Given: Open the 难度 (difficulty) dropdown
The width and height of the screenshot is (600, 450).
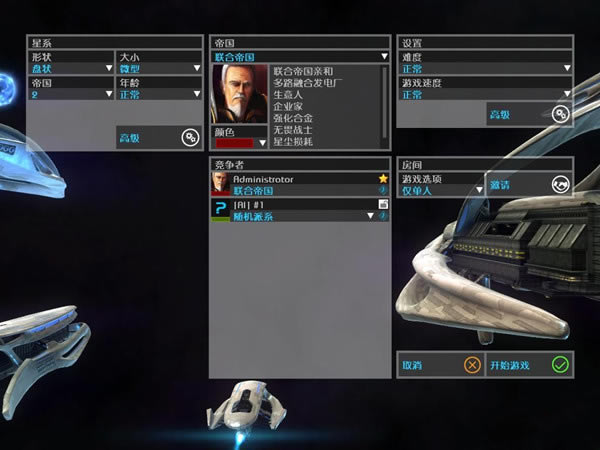Looking at the screenshot, I should tap(485, 68).
